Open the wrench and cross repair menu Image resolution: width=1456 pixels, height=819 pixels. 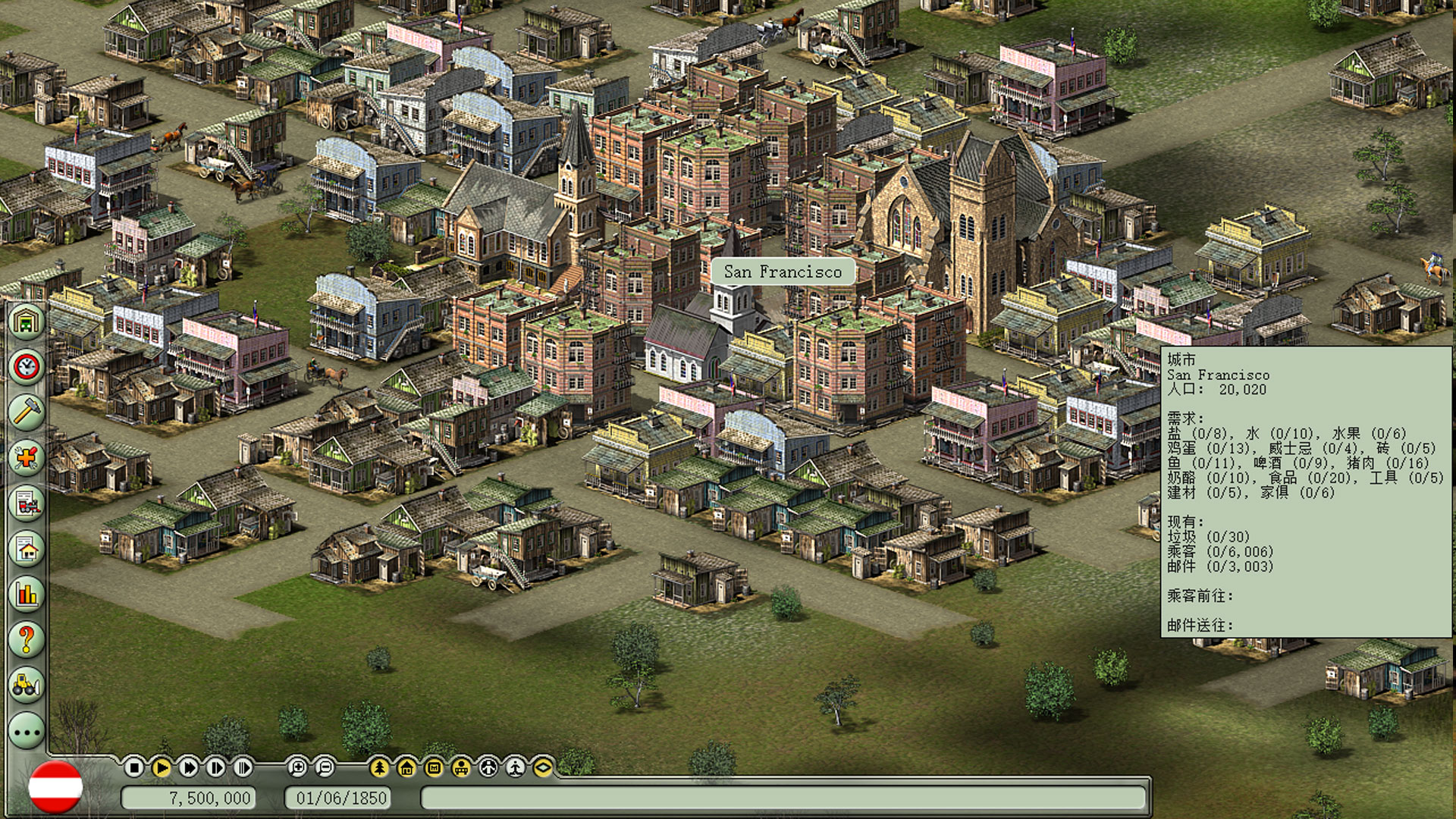click(27, 457)
